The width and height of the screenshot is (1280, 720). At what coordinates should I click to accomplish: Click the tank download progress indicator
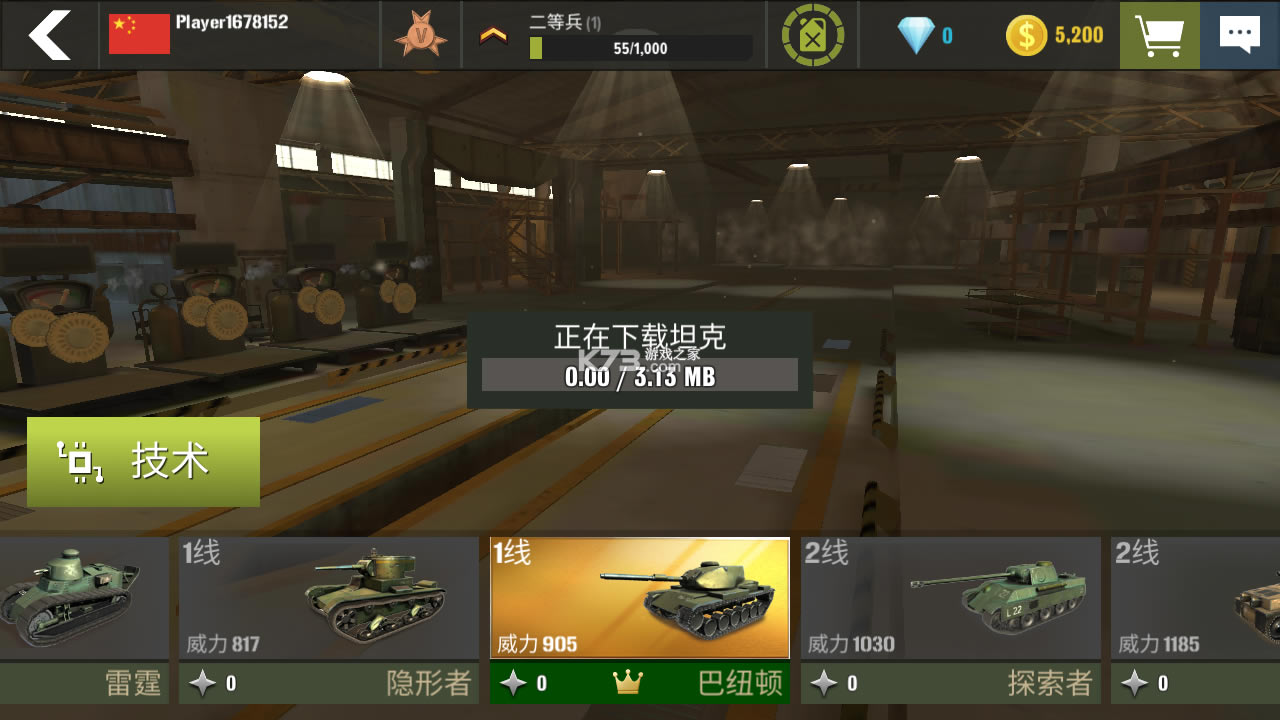coord(639,375)
